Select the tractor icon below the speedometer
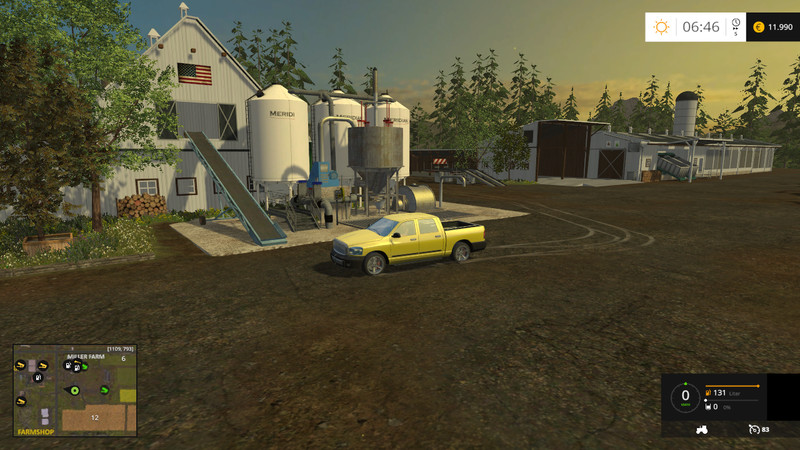The width and height of the screenshot is (800, 450). [x=701, y=429]
